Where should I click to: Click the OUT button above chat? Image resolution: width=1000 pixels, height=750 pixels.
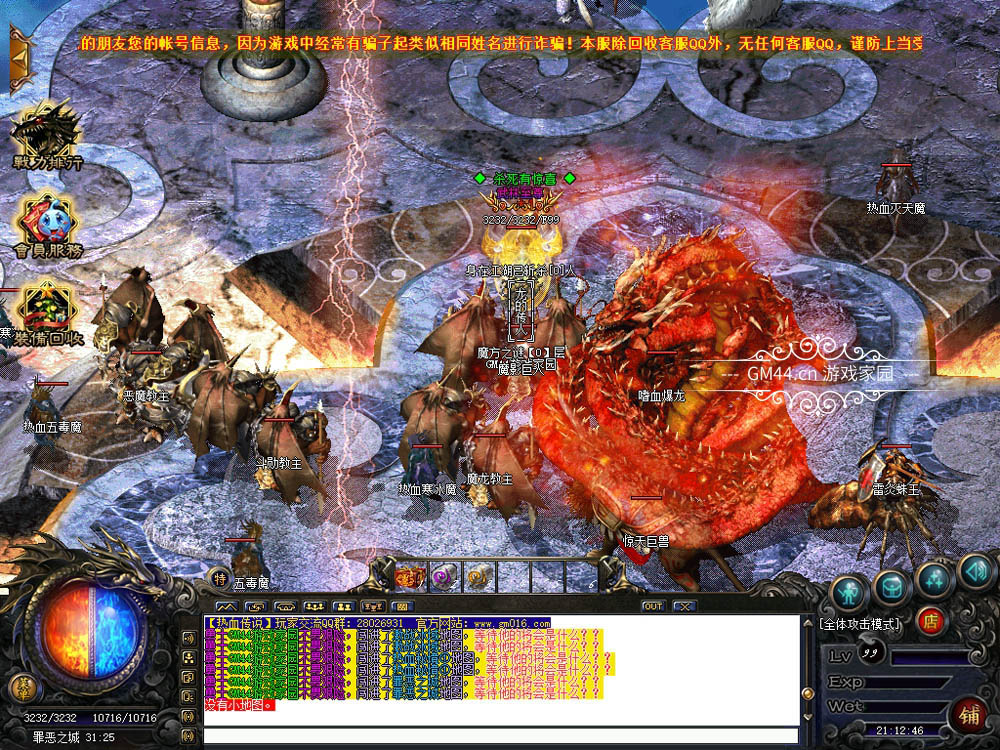pos(653,606)
